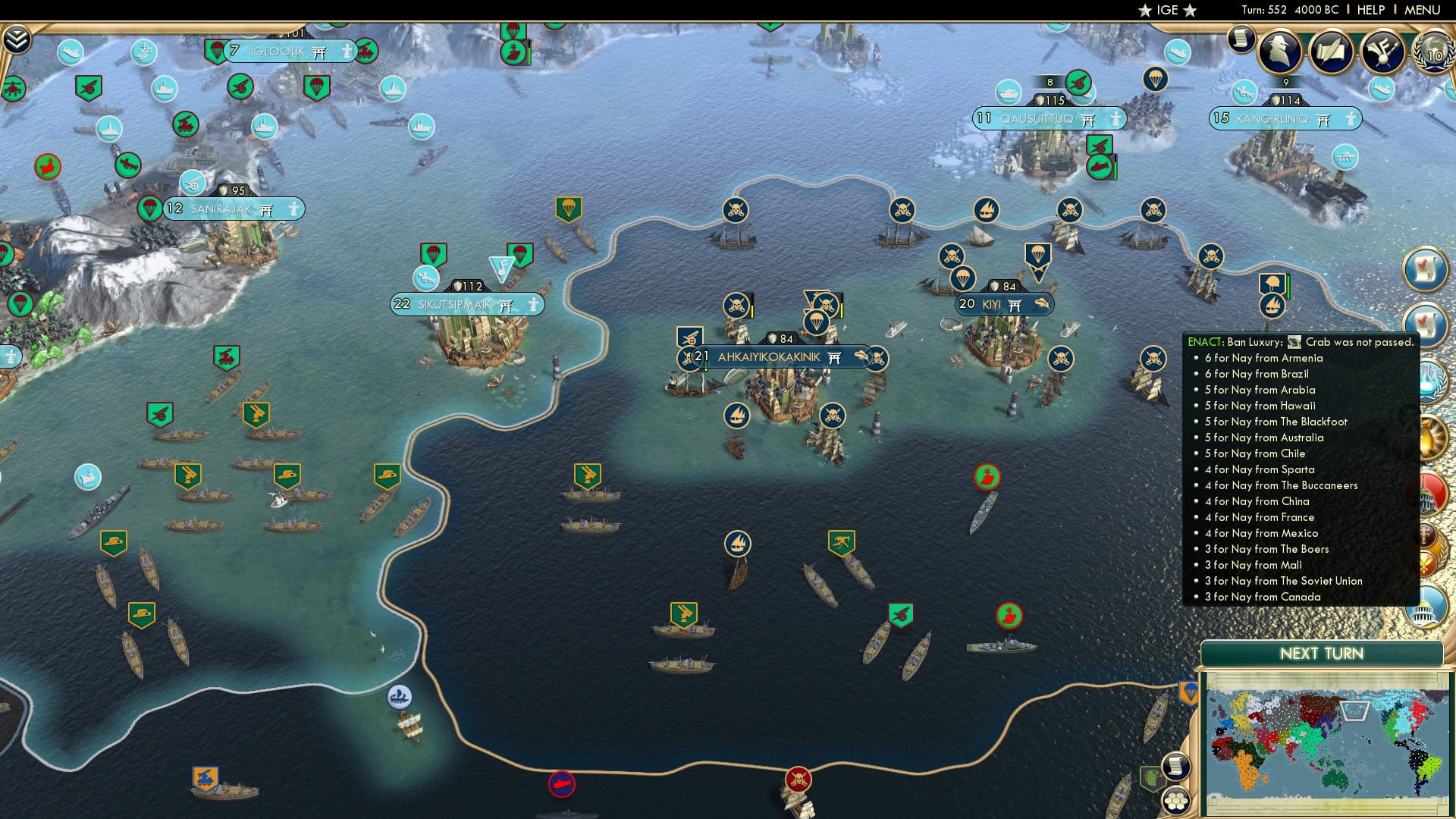Open the MENU item in the top bar
The image size is (1456, 819).
click(x=1421, y=9)
